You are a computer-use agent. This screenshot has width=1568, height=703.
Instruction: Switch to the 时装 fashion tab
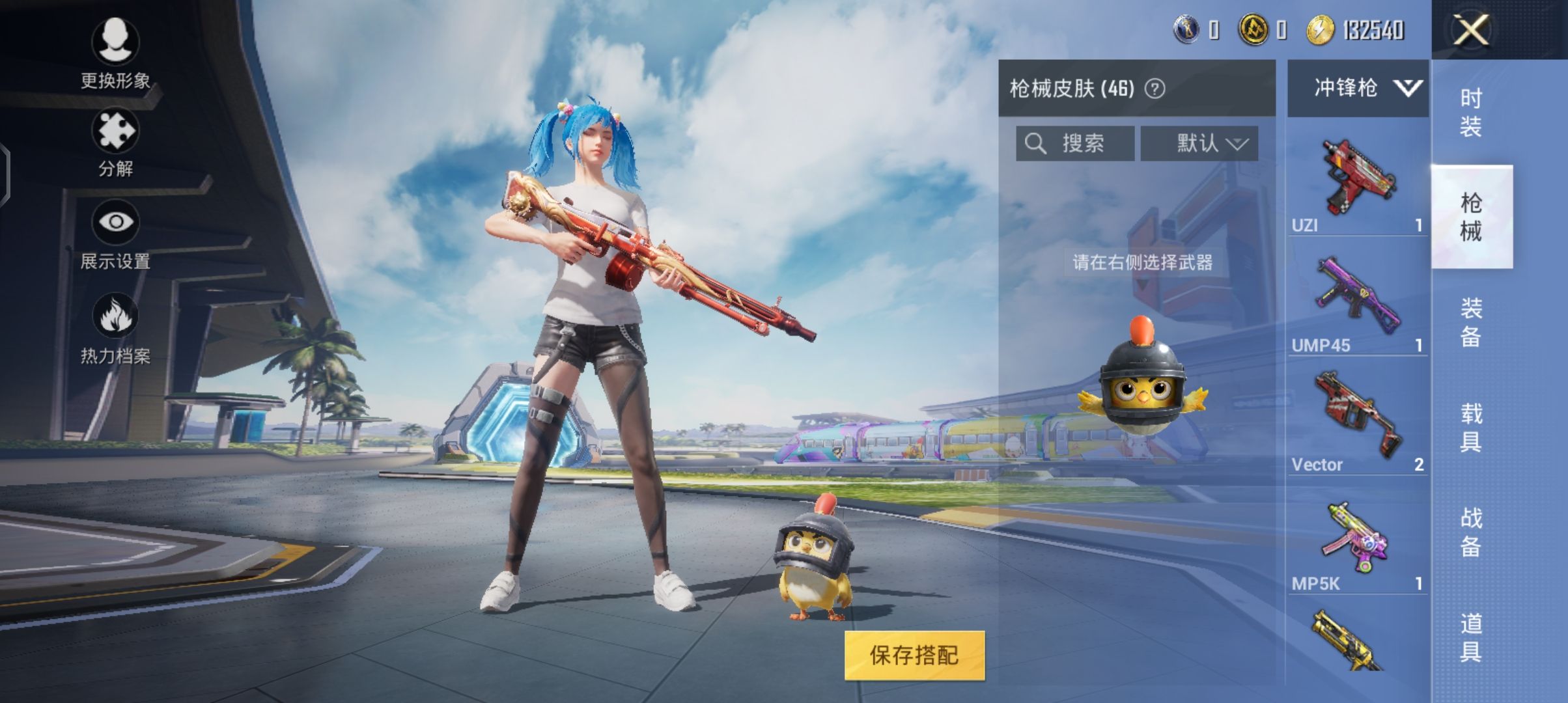(1471, 112)
